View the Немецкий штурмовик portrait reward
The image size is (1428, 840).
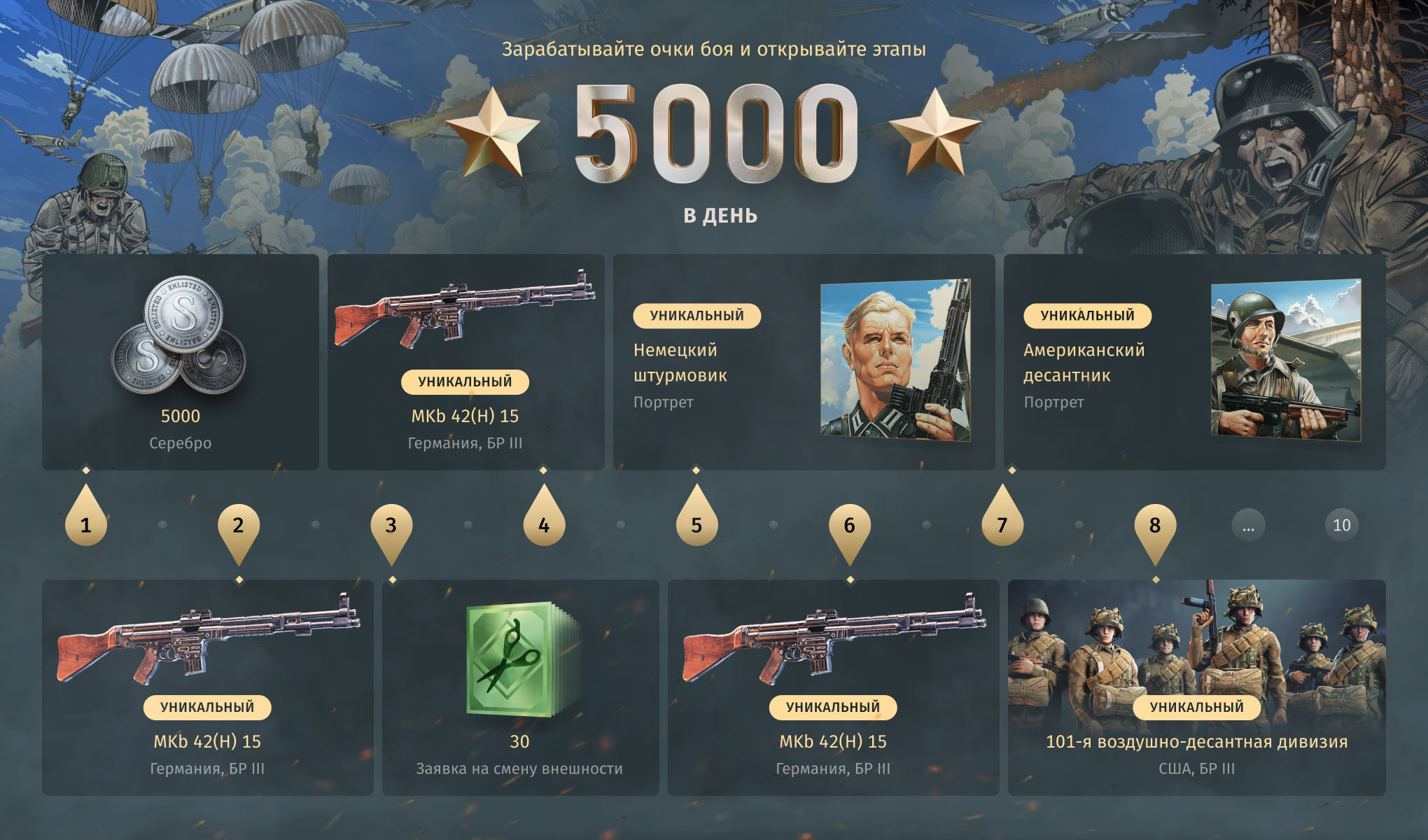click(804, 362)
